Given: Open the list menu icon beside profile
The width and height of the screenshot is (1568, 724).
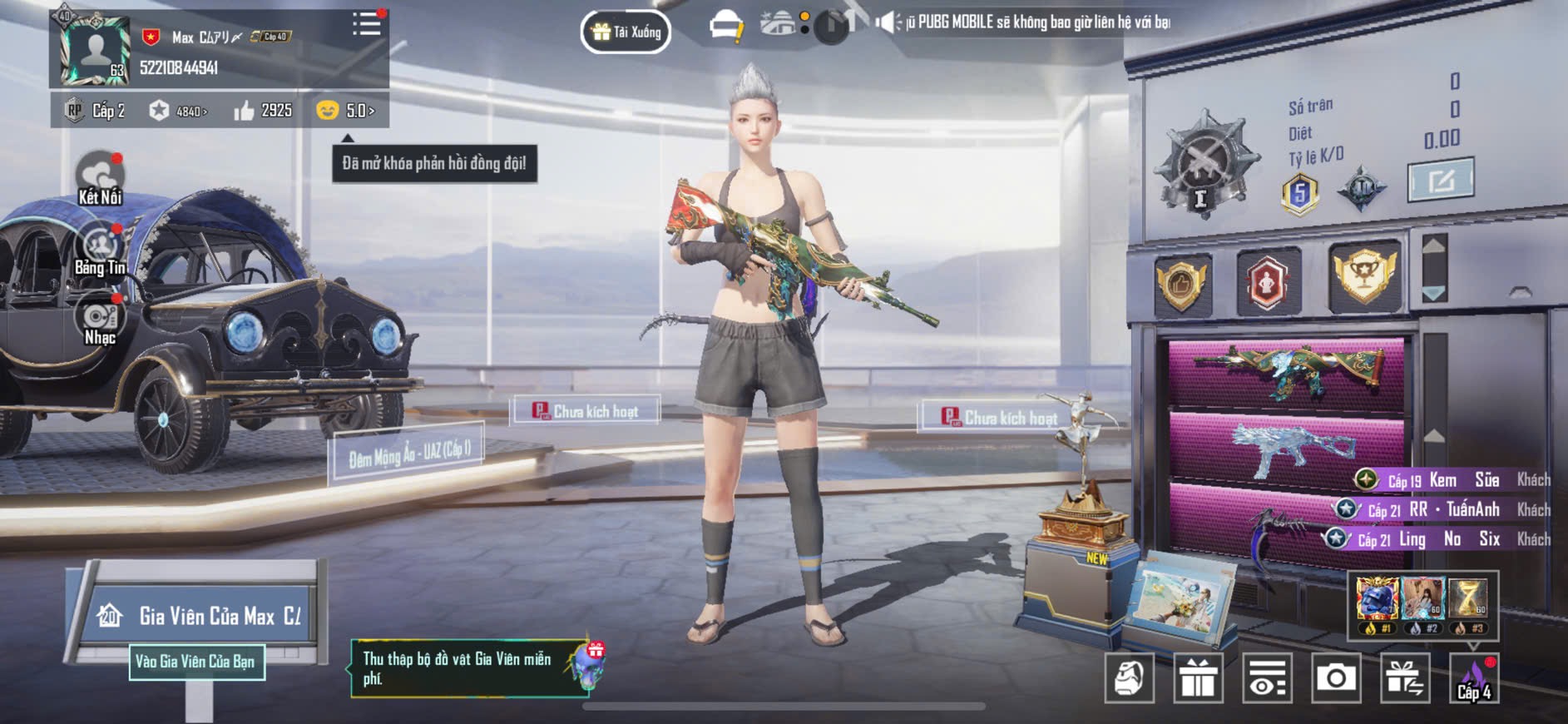Looking at the screenshot, I should (x=366, y=24).
